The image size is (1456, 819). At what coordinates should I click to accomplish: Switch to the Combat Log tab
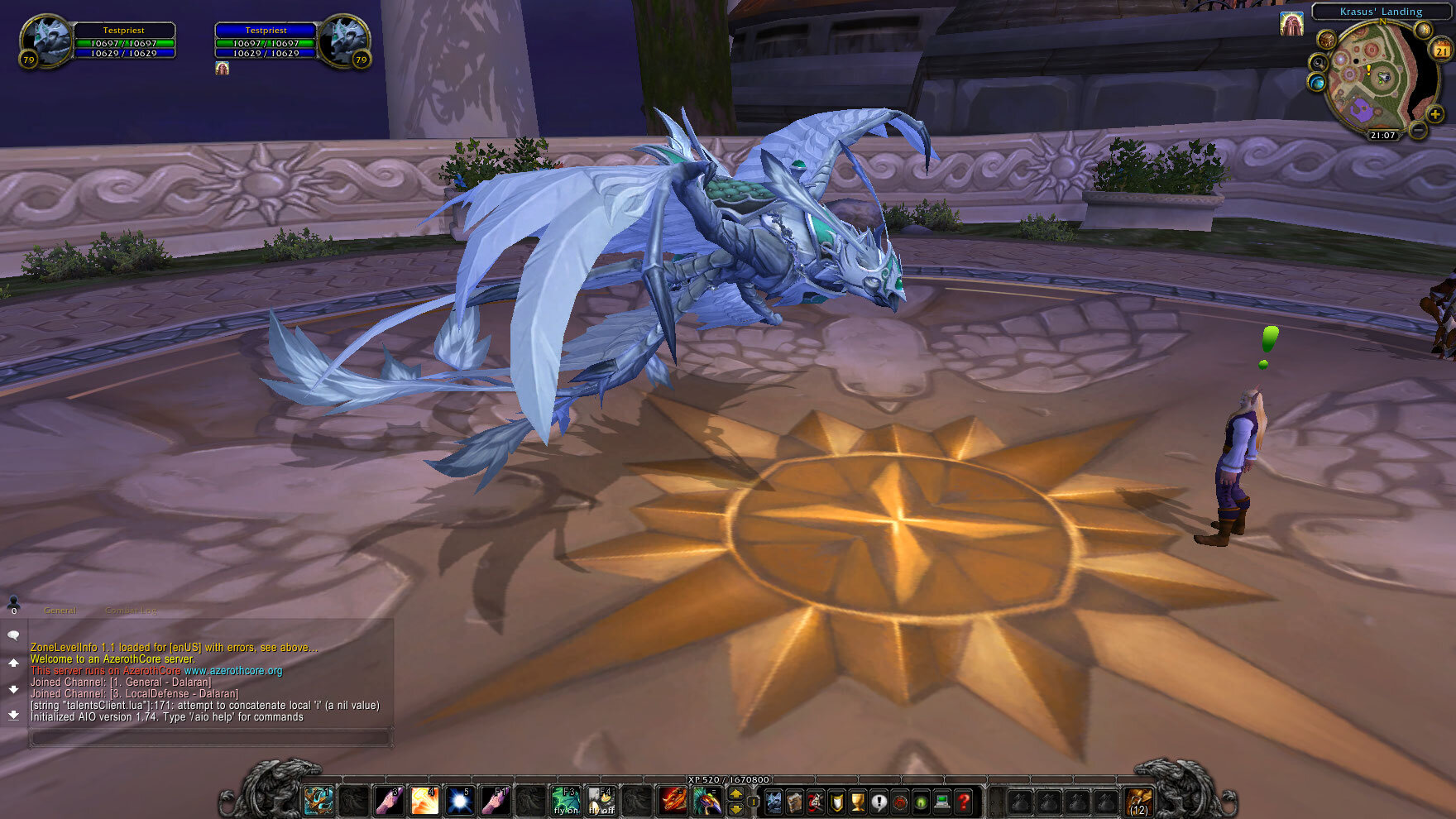pos(129,610)
